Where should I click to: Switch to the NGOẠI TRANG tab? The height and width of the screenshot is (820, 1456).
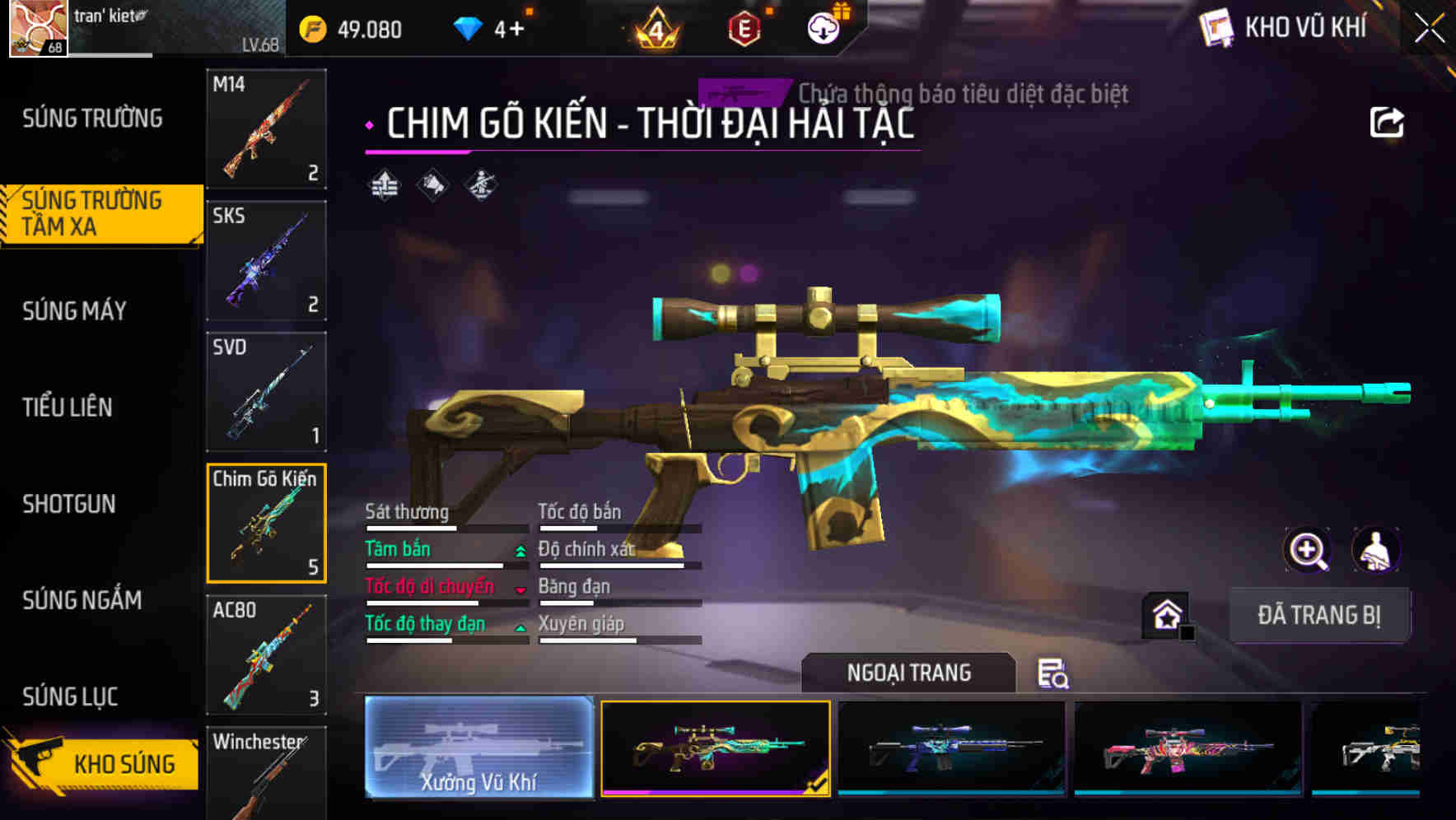point(909,672)
